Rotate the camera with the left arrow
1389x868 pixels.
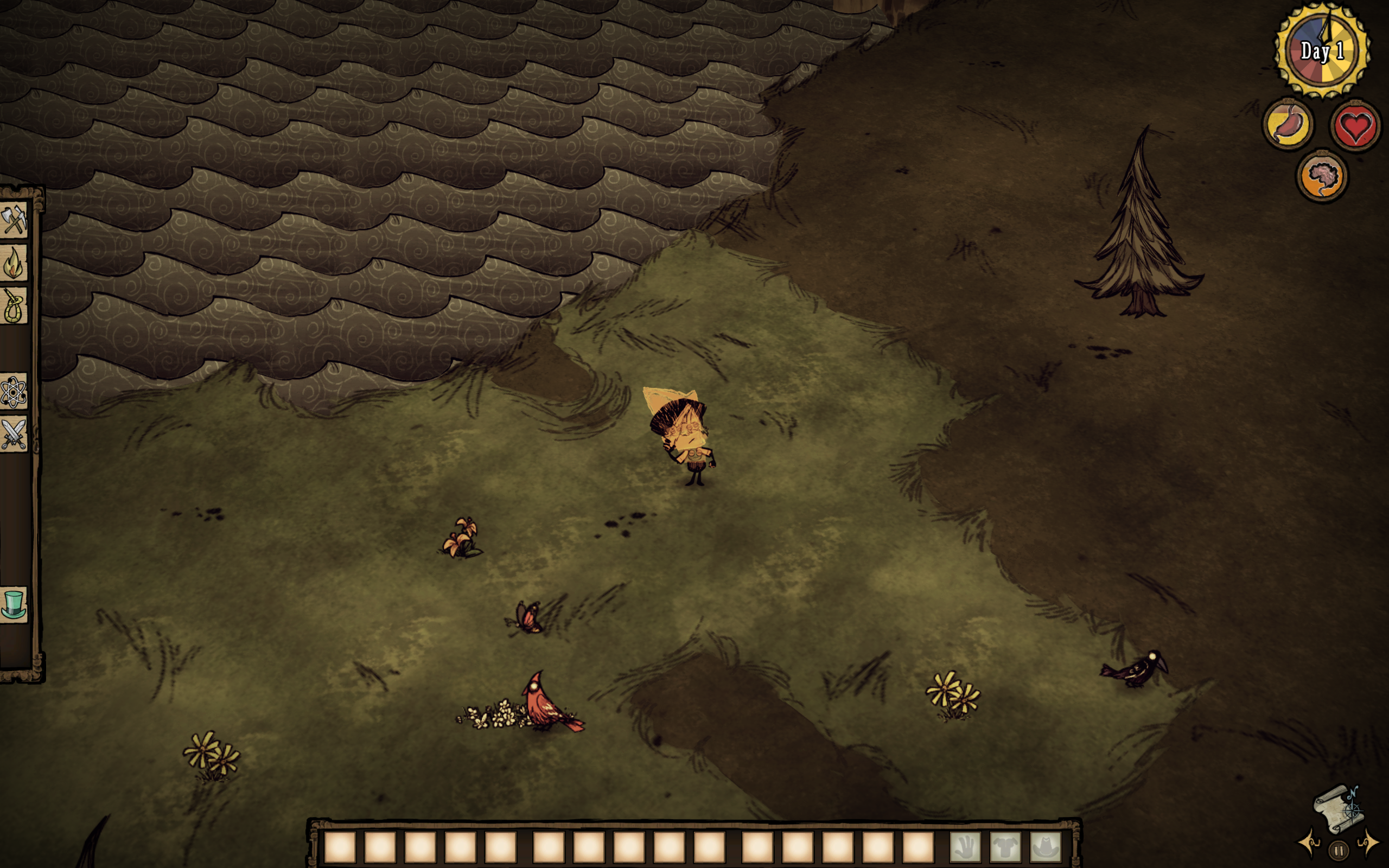click(1310, 842)
